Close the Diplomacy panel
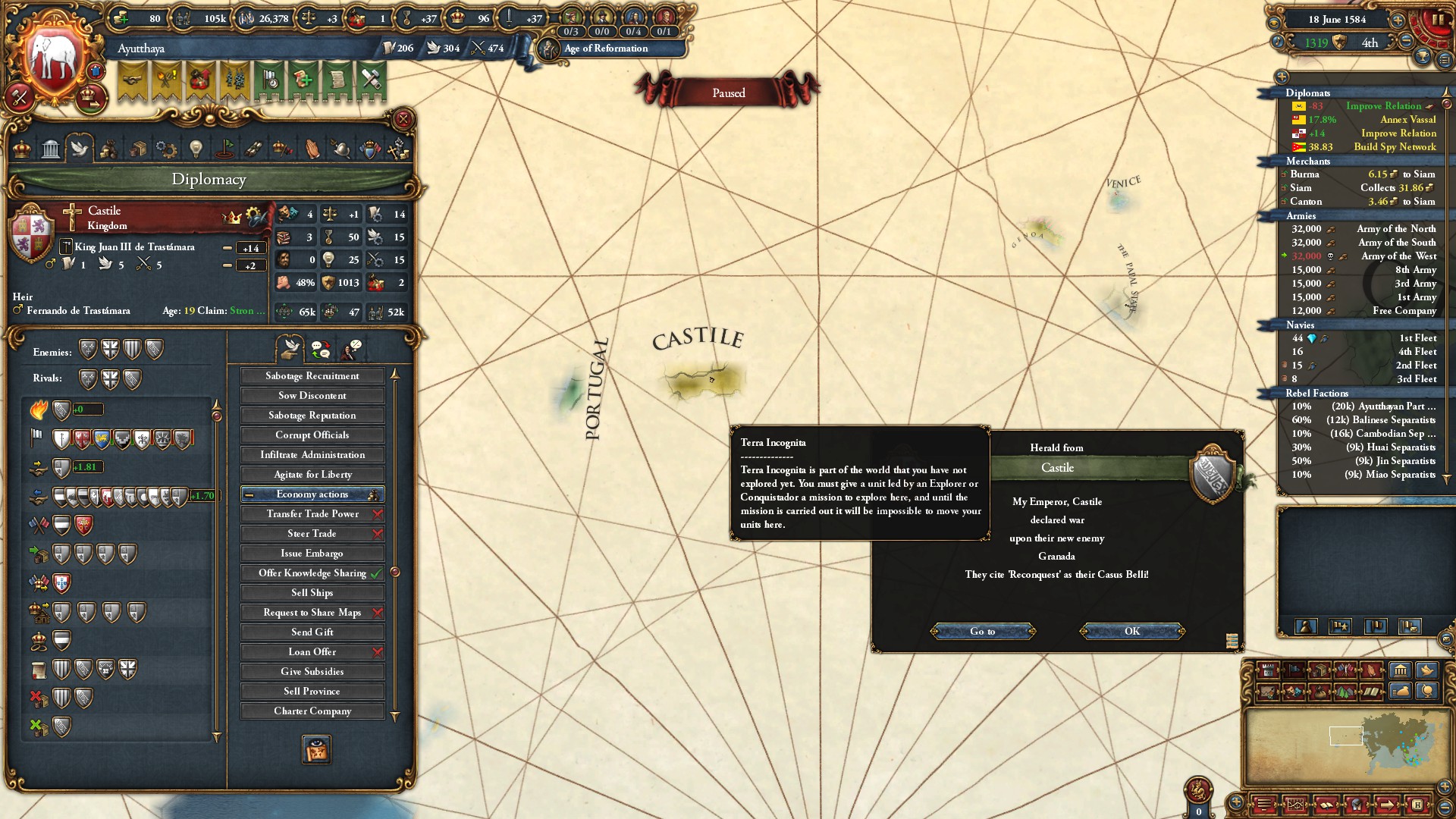The width and height of the screenshot is (1456, 819). (x=403, y=119)
